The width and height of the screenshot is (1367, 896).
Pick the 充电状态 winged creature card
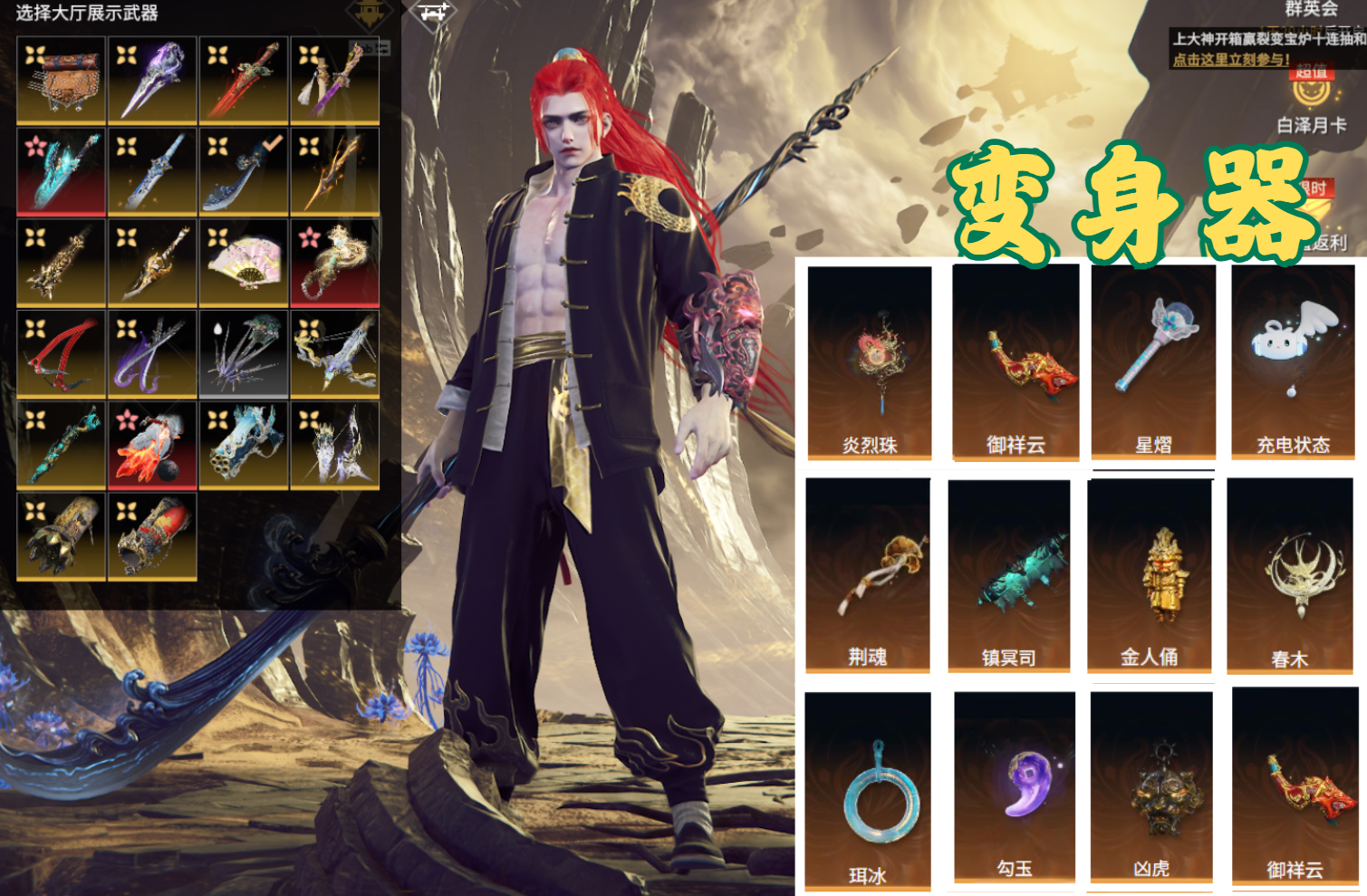coord(1293,362)
